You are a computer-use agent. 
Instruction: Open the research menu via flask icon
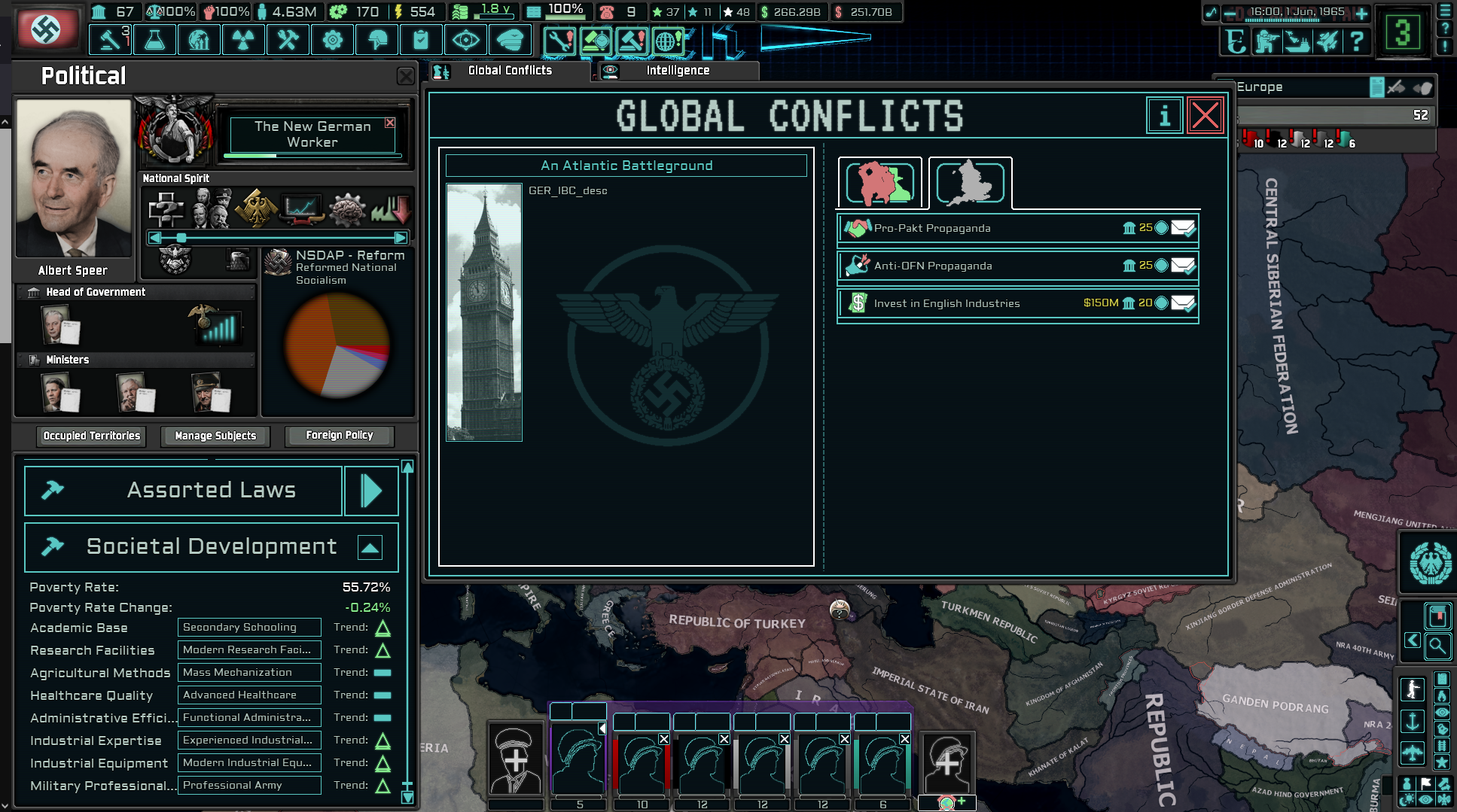pos(154,39)
